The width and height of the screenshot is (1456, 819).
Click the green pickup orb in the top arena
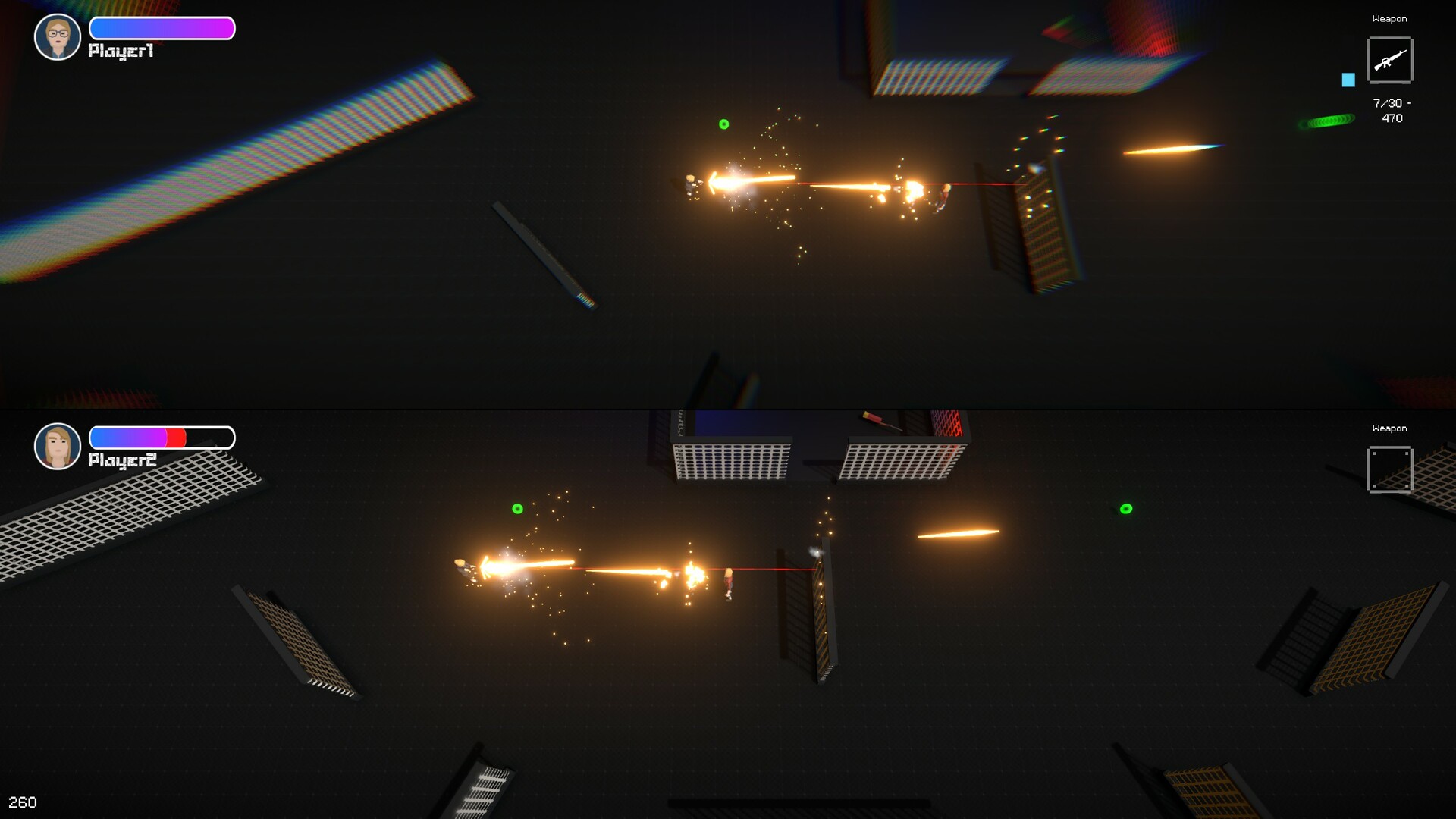tap(723, 122)
